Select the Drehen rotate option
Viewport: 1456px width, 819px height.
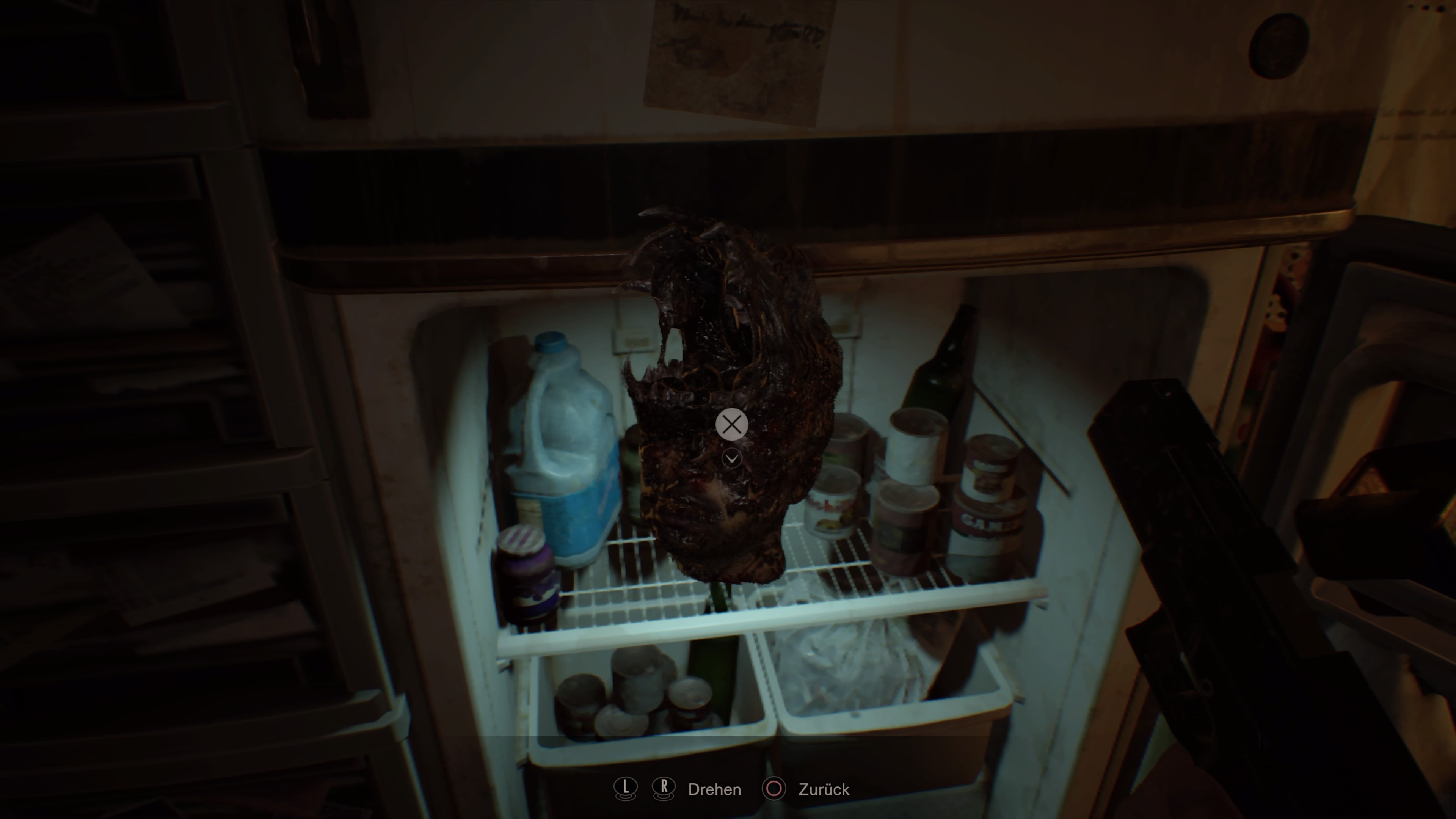(715, 789)
